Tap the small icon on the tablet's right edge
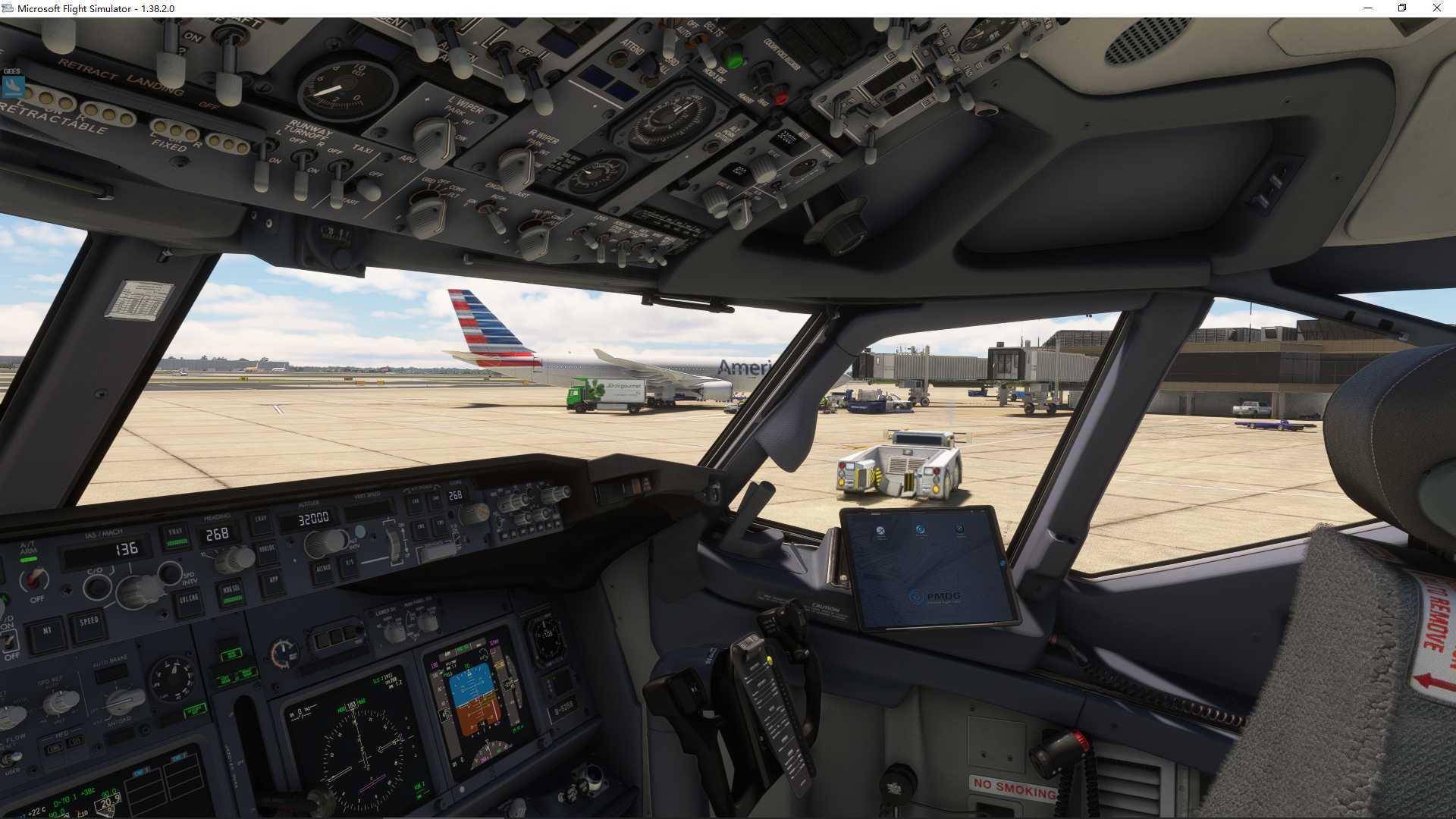Screen dimensions: 1456x819 (1003, 563)
